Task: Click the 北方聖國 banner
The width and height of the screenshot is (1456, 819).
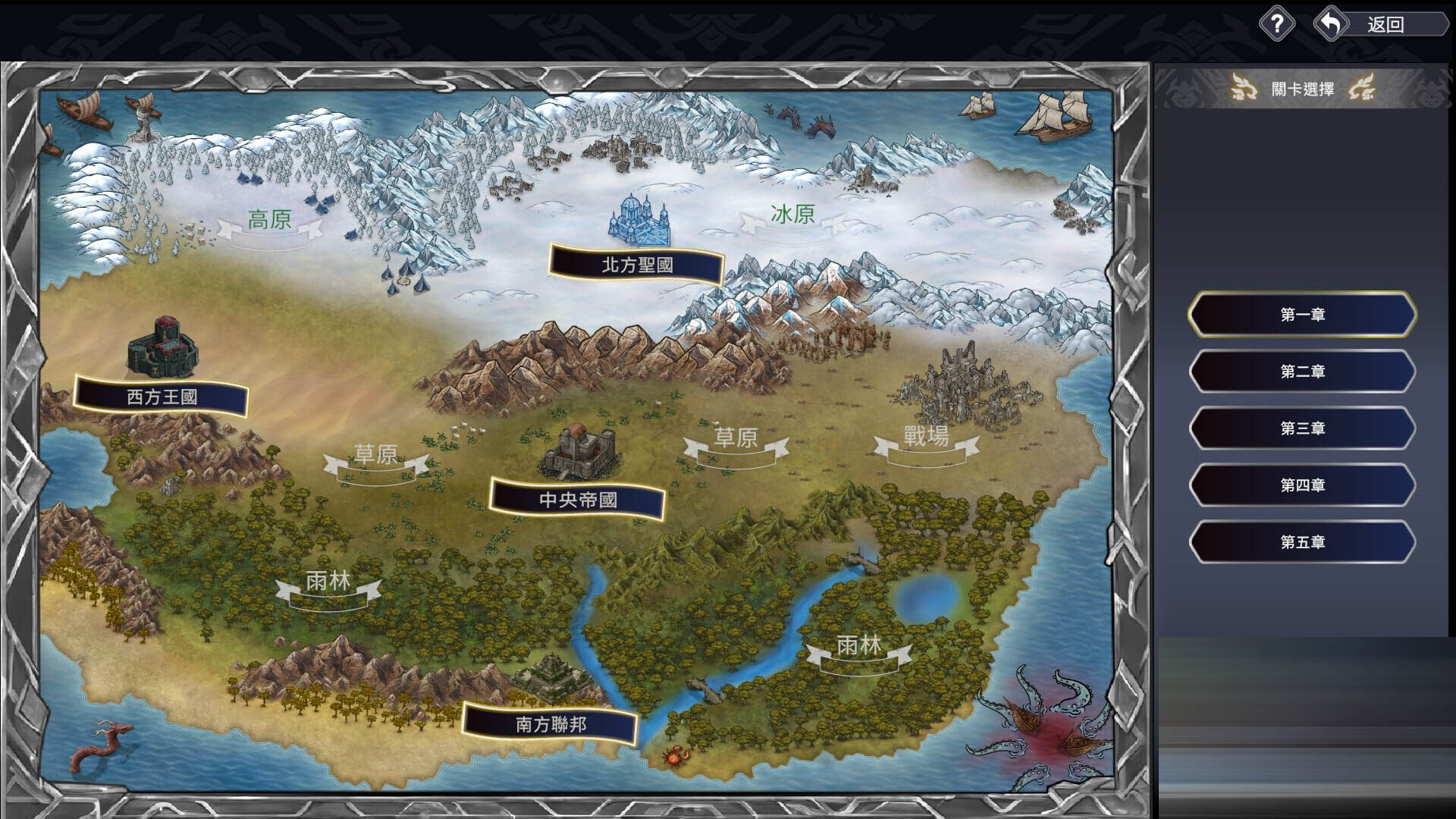Action: coord(639,265)
